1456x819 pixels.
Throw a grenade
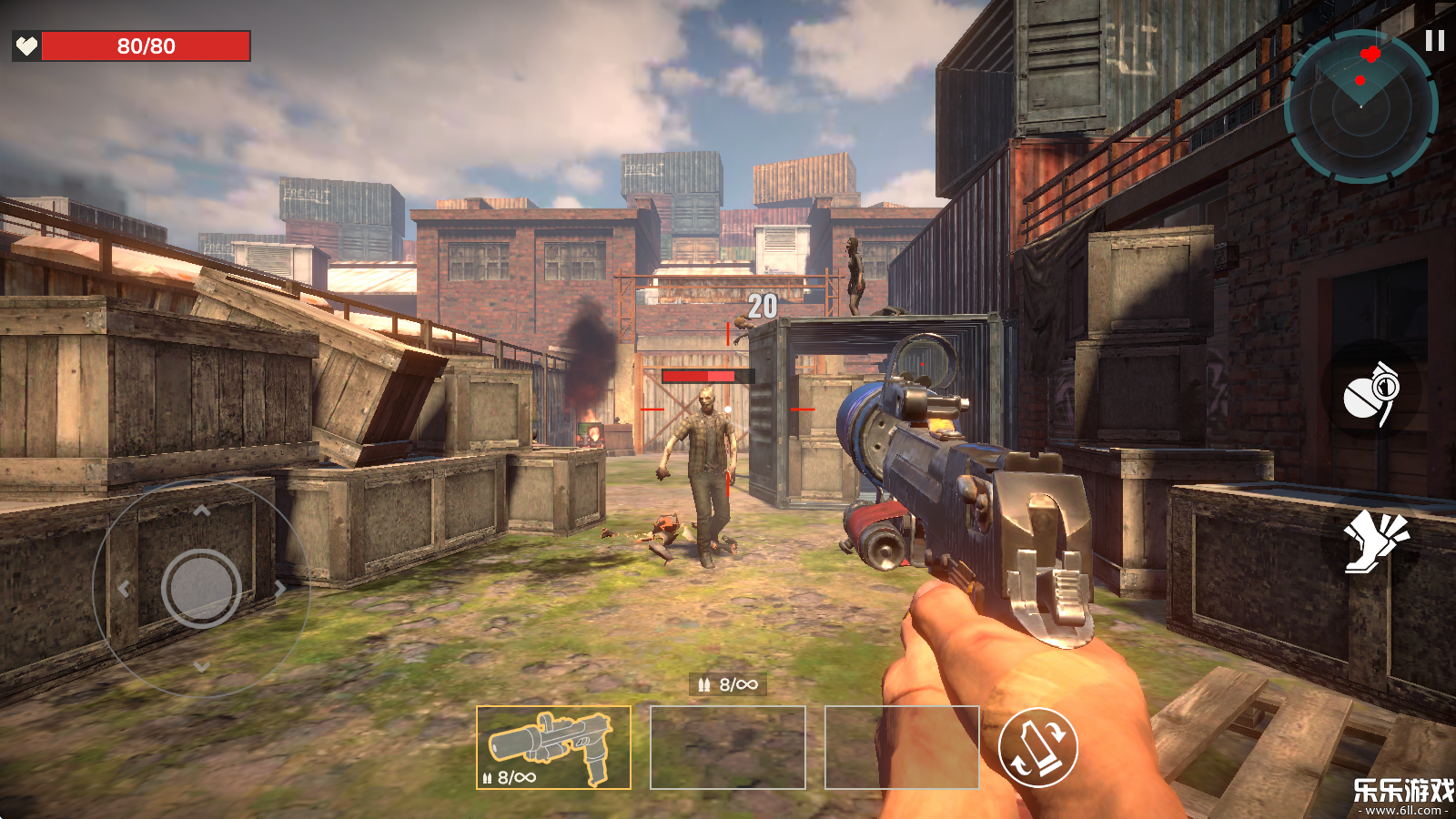pyautogui.click(x=1371, y=391)
